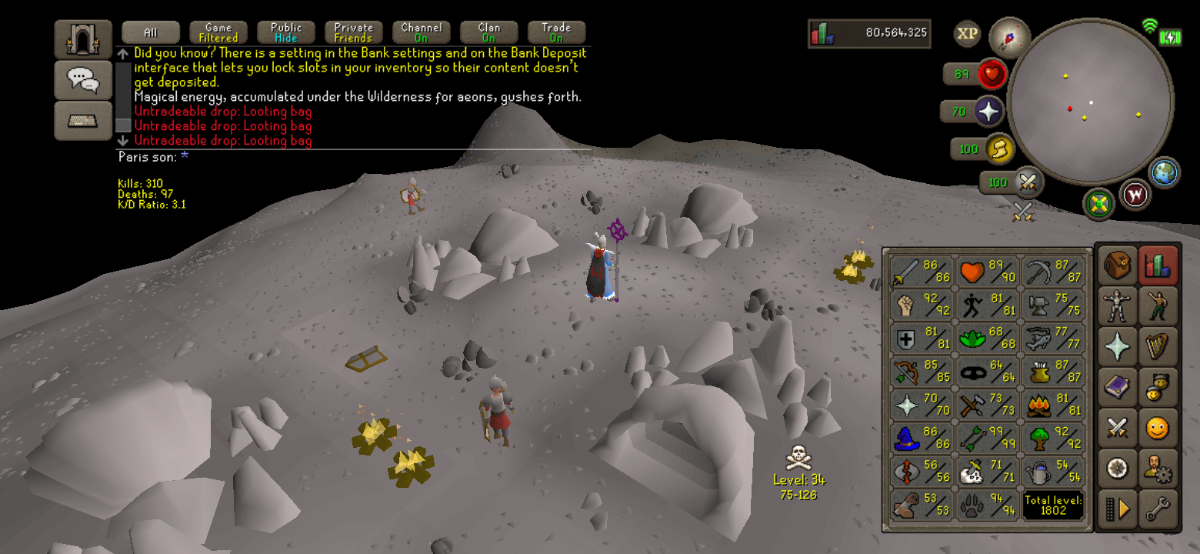Open the inventory backpack tab

click(1118, 264)
